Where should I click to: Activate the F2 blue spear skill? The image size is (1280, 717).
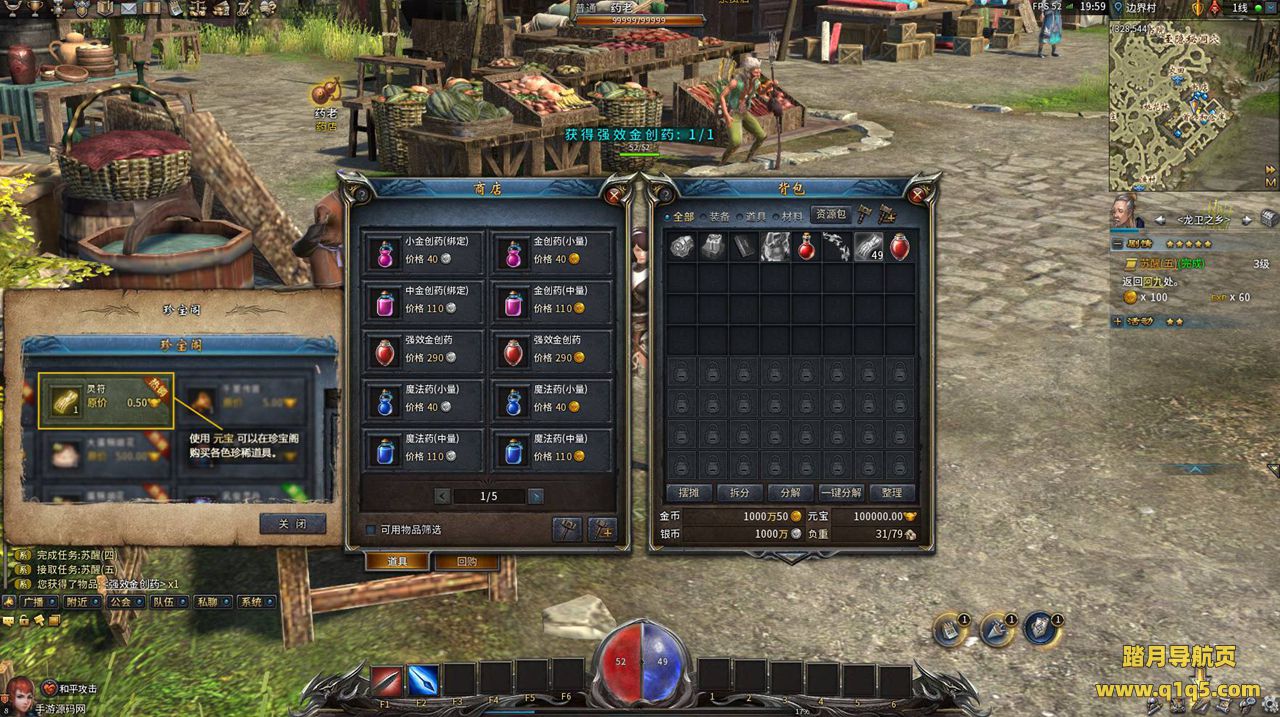pyautogui.click(x=423, y=681)
